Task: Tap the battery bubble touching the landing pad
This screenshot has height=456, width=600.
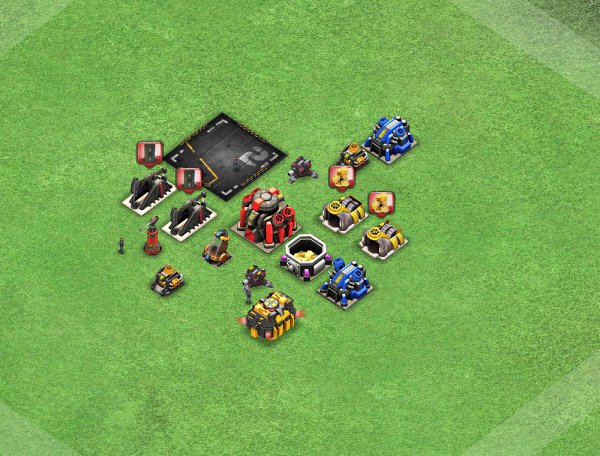Action: click(x=189, y=179)
